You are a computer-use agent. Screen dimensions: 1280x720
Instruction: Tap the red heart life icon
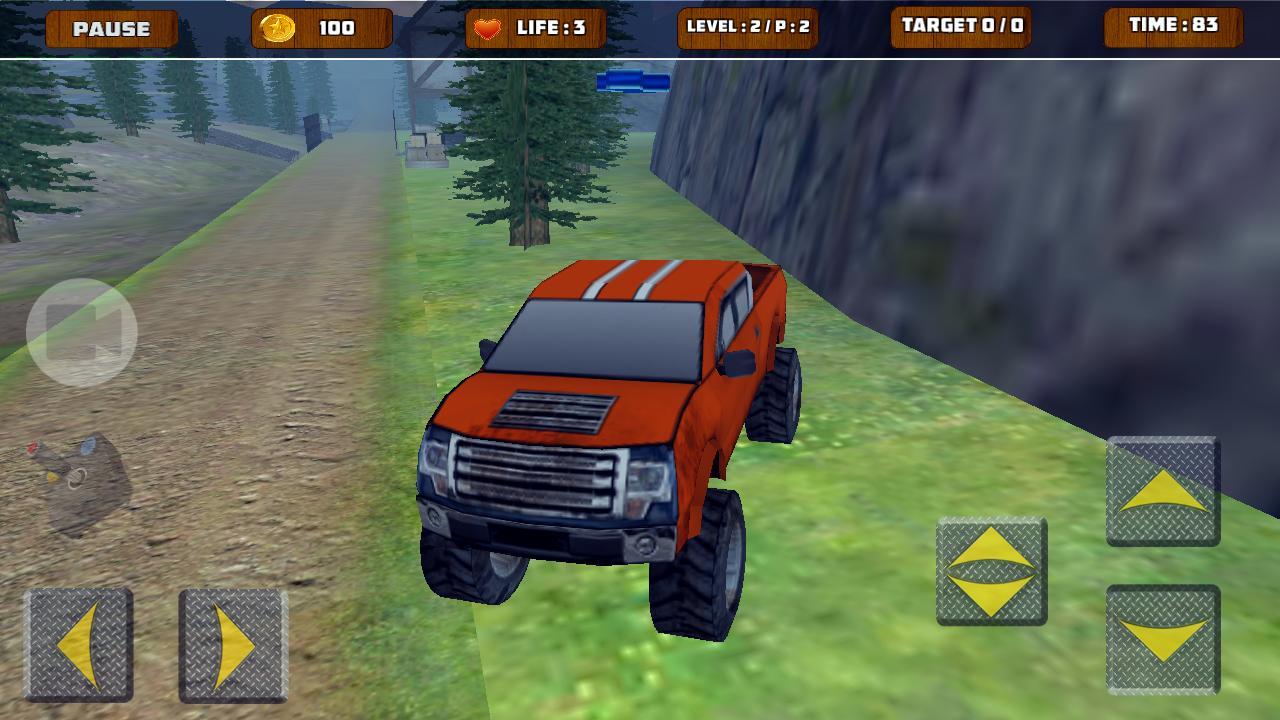[489, 28]
